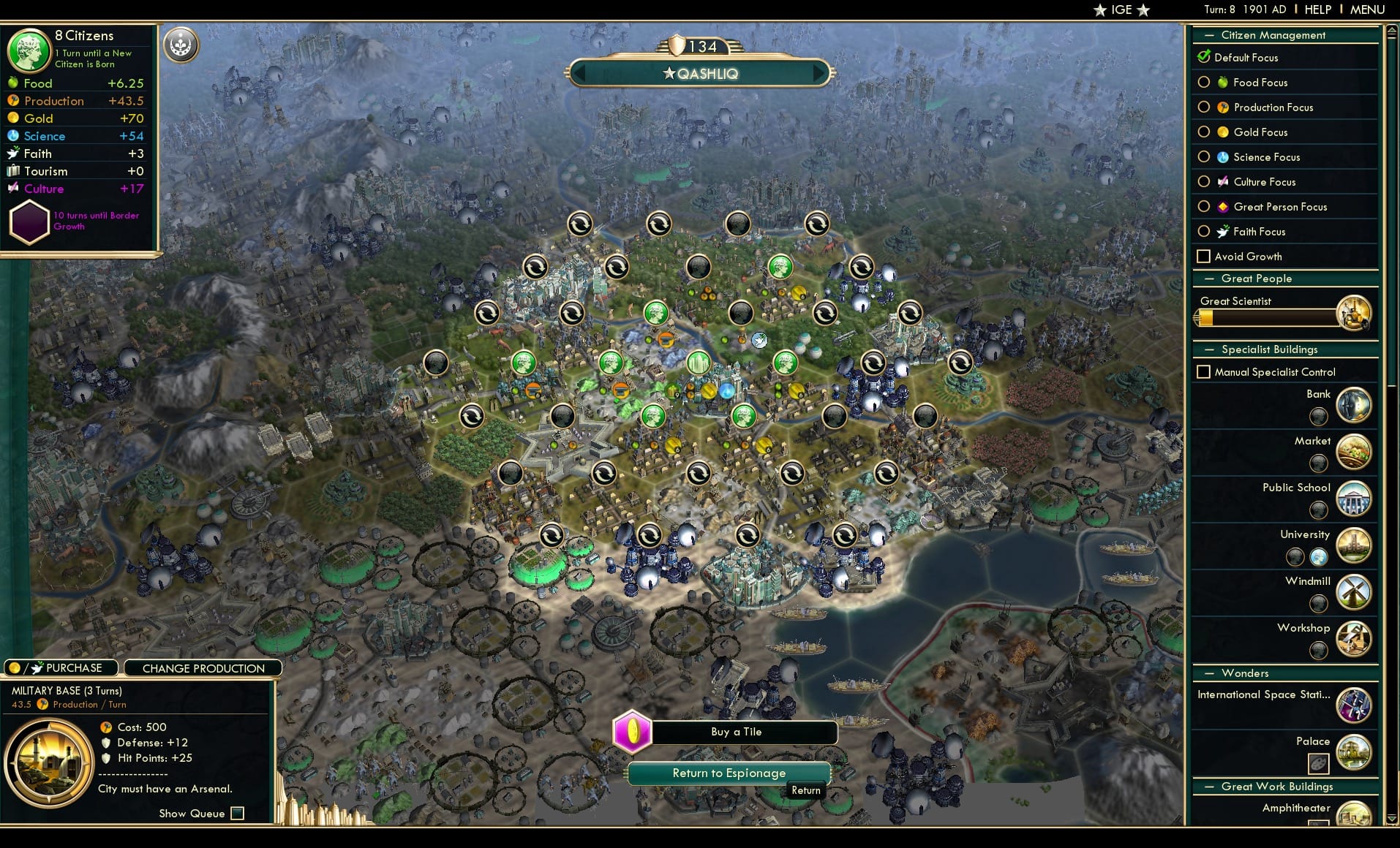This screenshot has height=848, width=1400.
Task: Enable the Avoid Growth checkbox
Action: [1204, 257]
